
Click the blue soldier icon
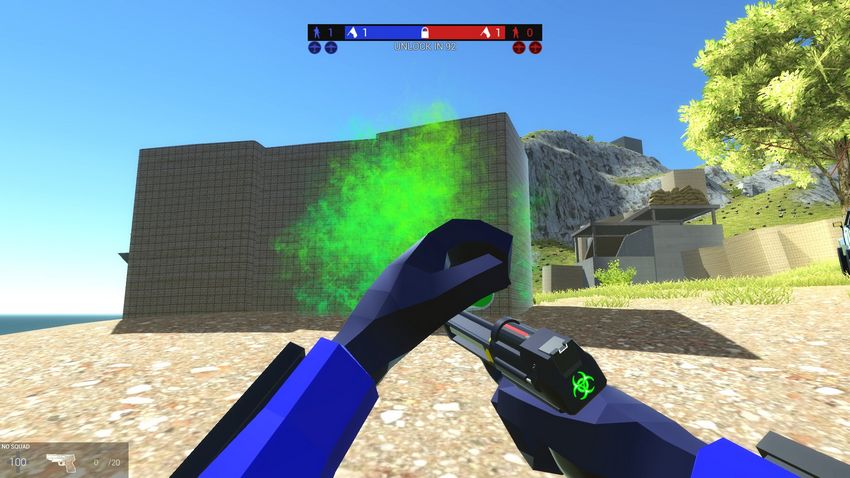coord(316,32)
